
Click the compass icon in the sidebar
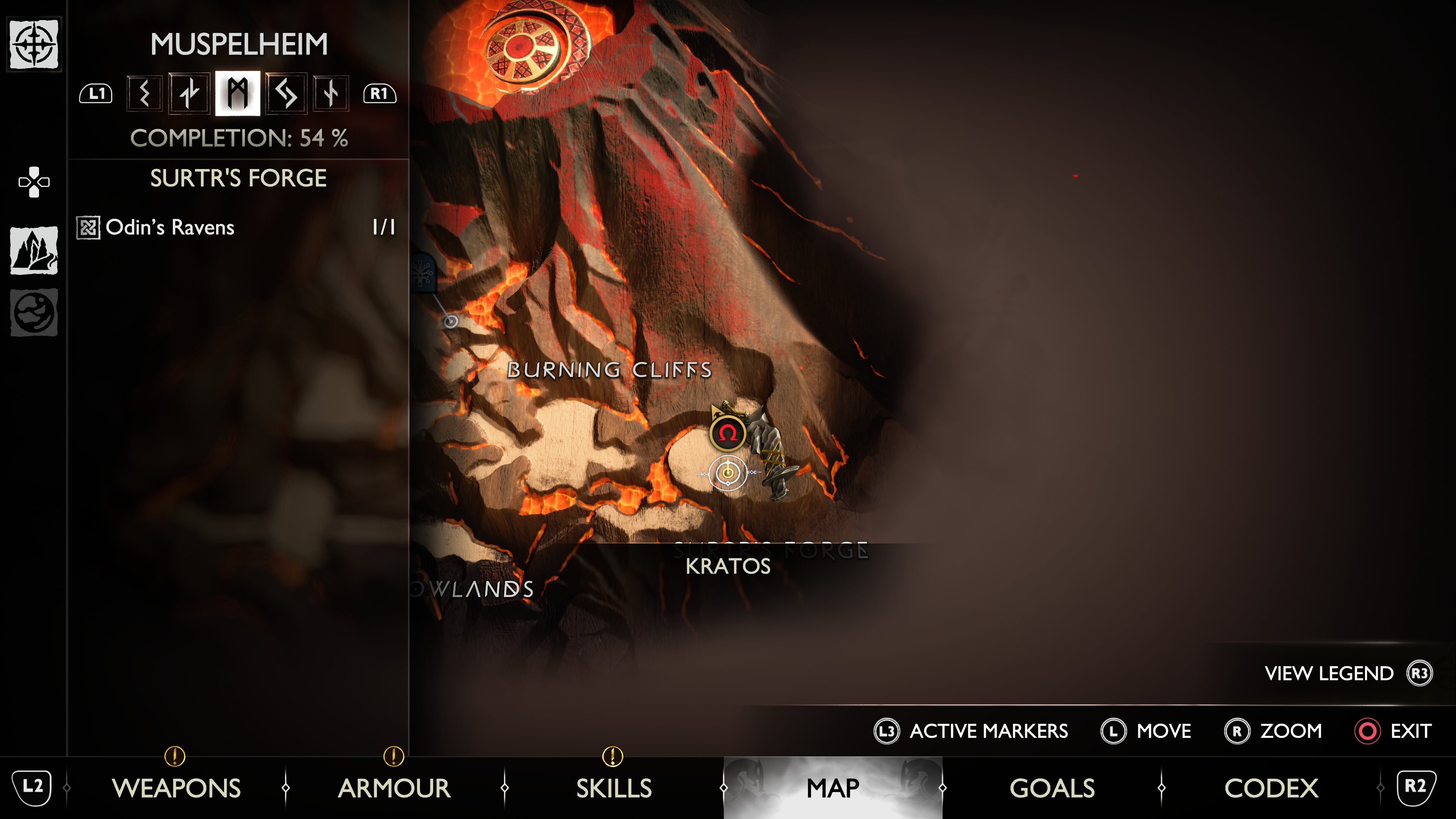[x=34, y=44]
